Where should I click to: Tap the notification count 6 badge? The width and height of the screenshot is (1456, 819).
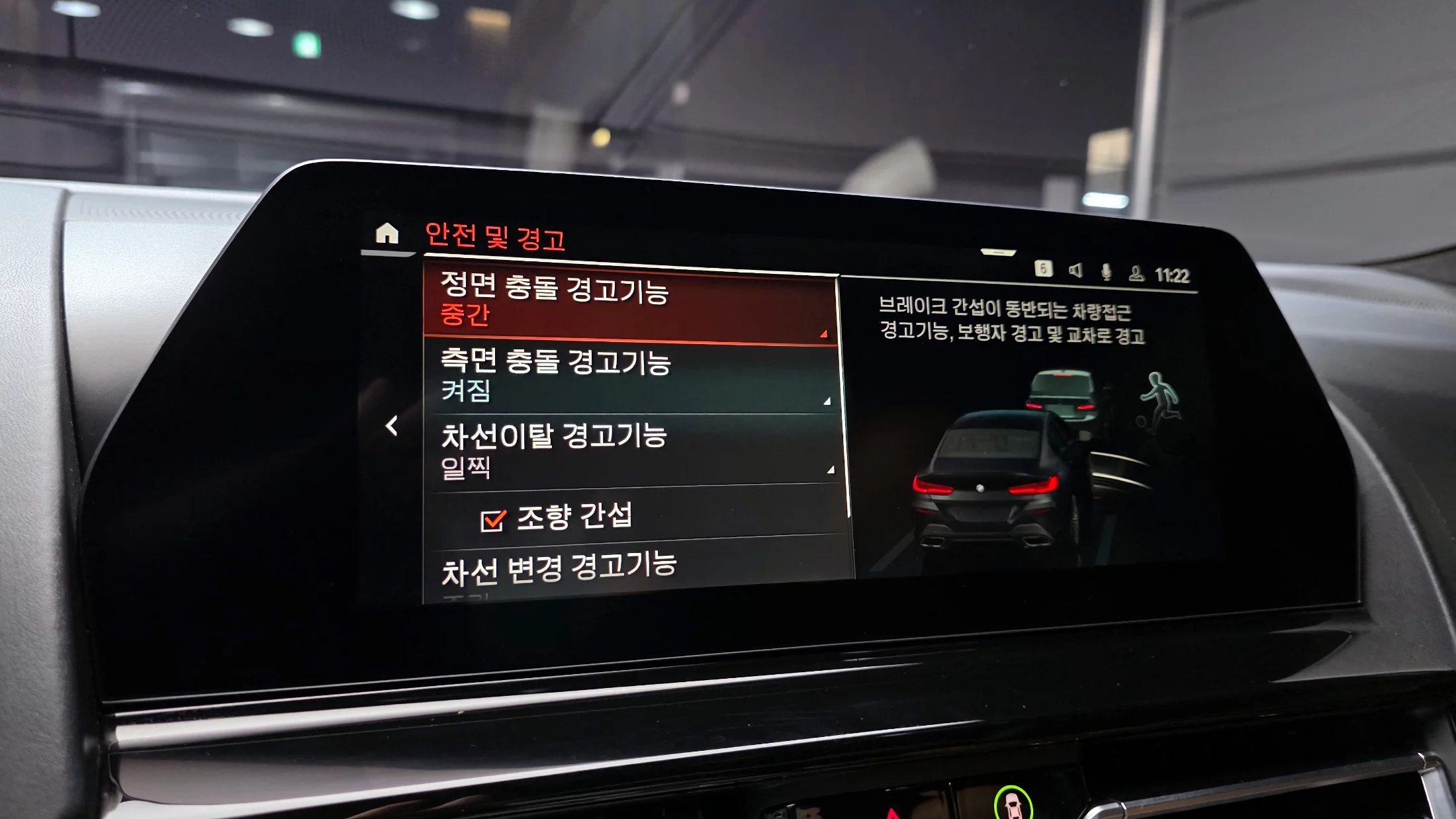[x=1043, y=269]
